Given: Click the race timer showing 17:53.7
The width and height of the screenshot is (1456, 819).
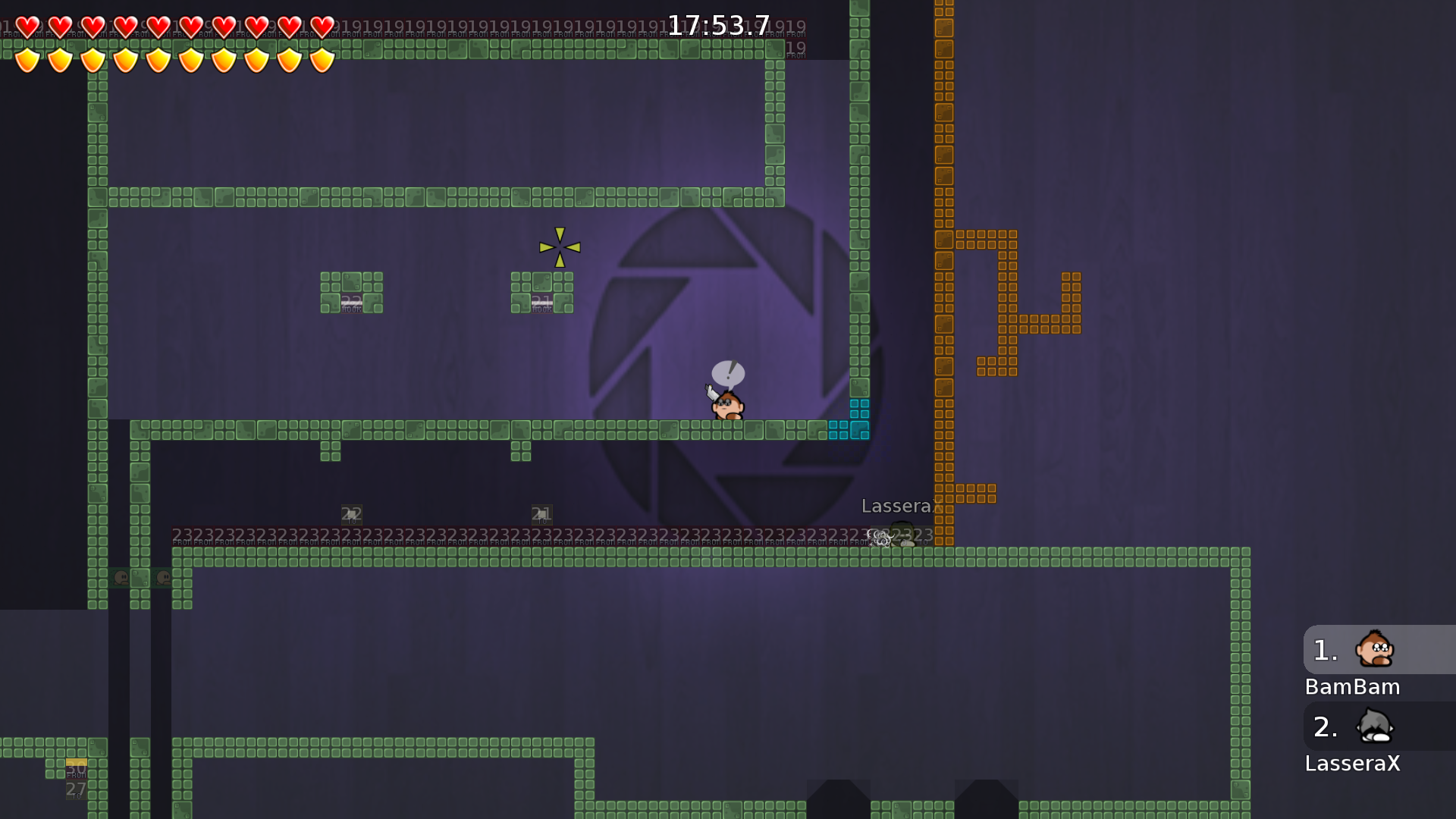Looking at the screenshot, I should [x=717, y=24].
